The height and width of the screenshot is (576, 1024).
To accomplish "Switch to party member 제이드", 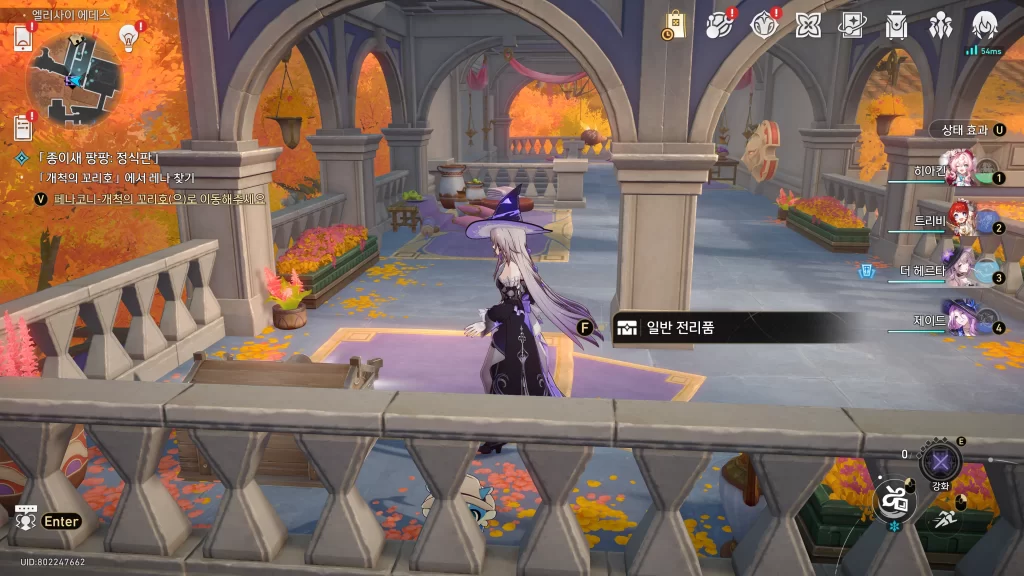I will [962, 320].
